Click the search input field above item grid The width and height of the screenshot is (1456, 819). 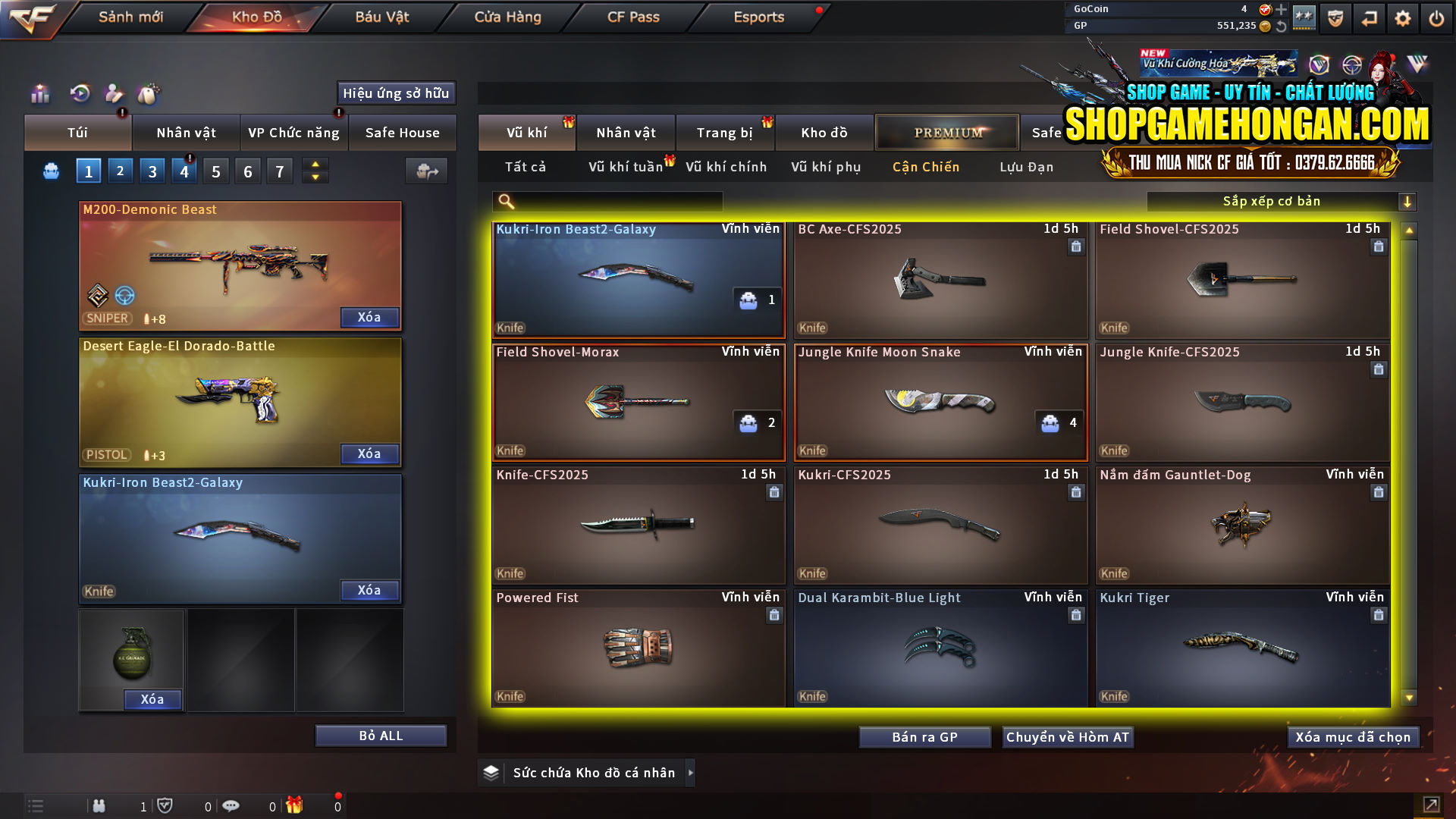(x=607, y=201)
